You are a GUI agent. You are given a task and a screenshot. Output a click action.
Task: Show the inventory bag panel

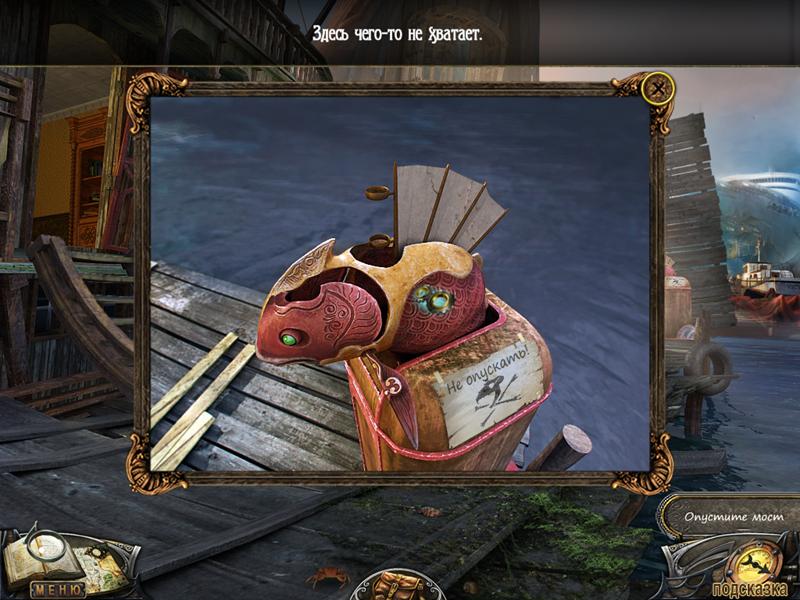(x=397, y=584)
